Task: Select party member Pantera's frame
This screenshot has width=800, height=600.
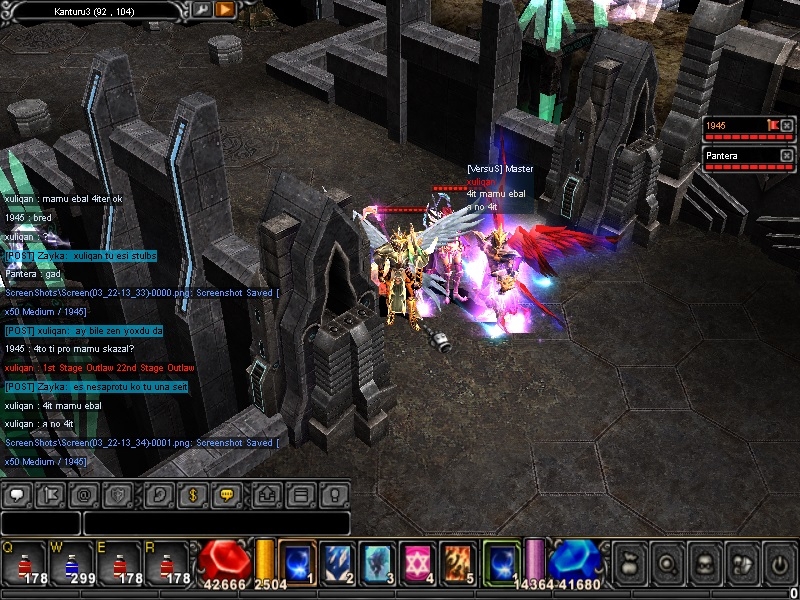Action: 740,156
